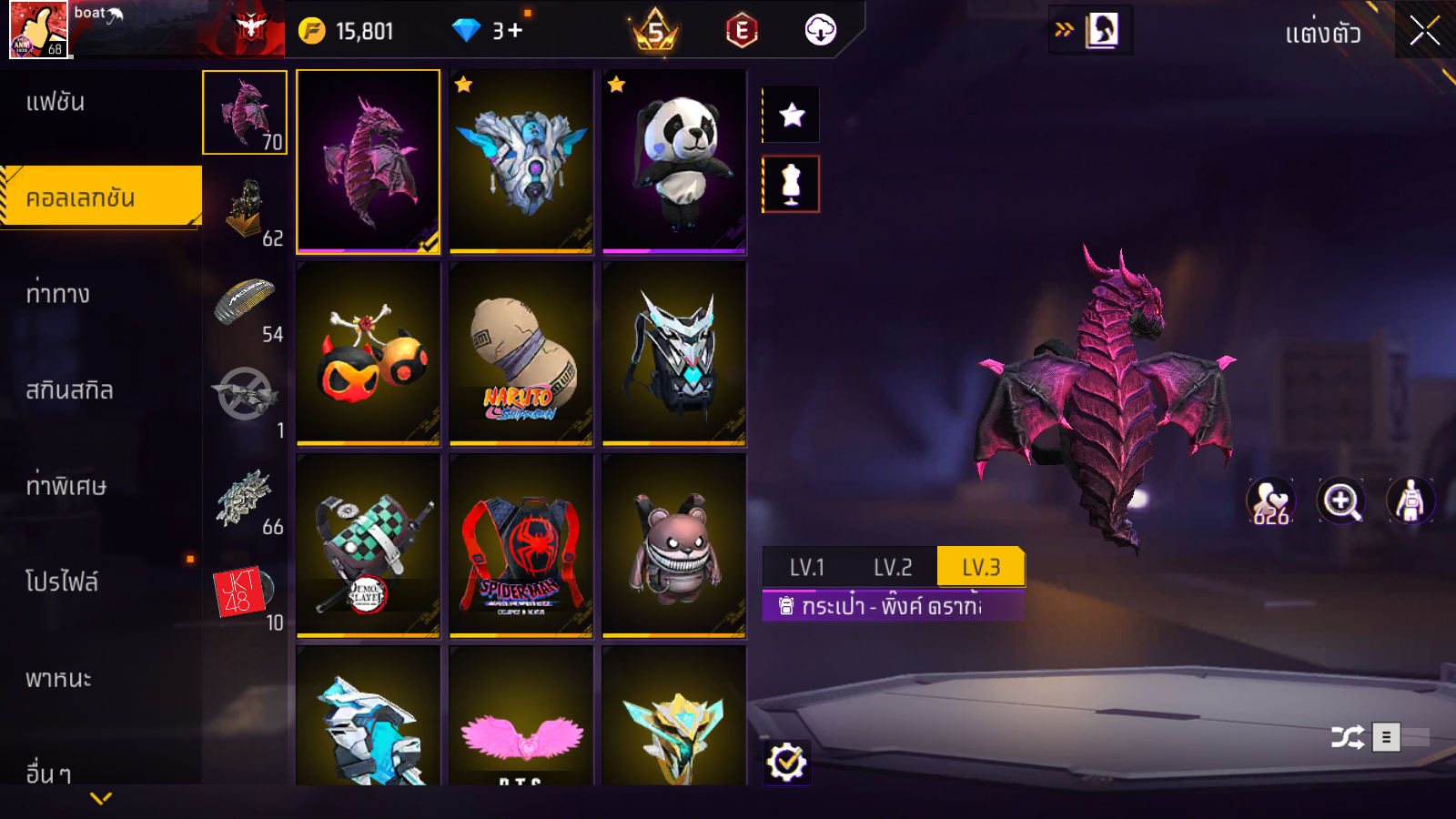Choose the Naruto gourd backpack
This screenshot has width=1456, height=819.
(x=521, y=354)
